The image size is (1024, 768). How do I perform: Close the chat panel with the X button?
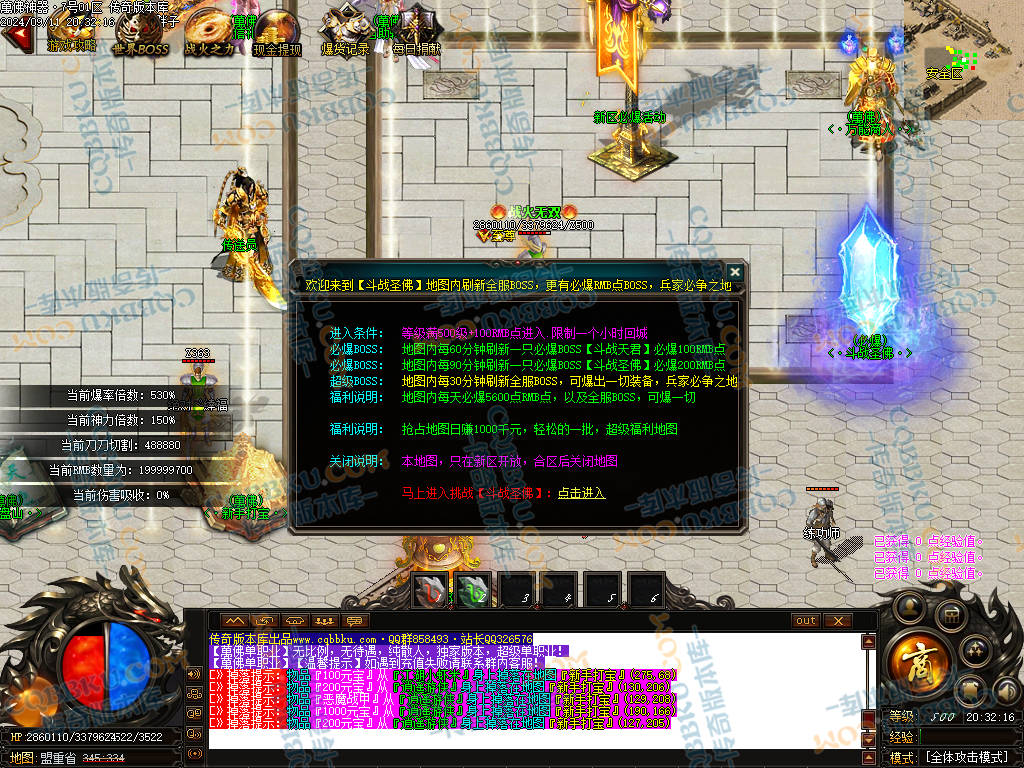tap(838, 621)
